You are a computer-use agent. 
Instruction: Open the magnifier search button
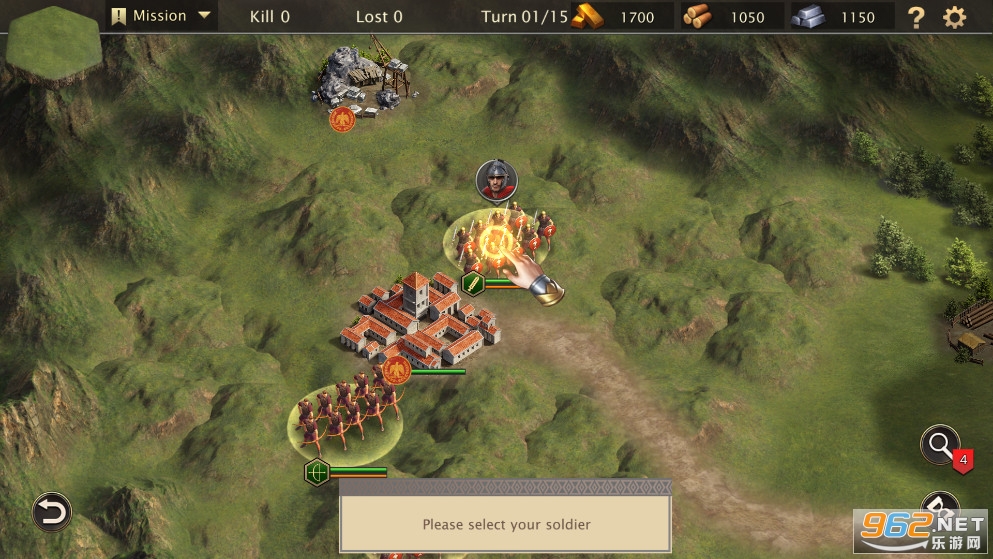(940, 446)
